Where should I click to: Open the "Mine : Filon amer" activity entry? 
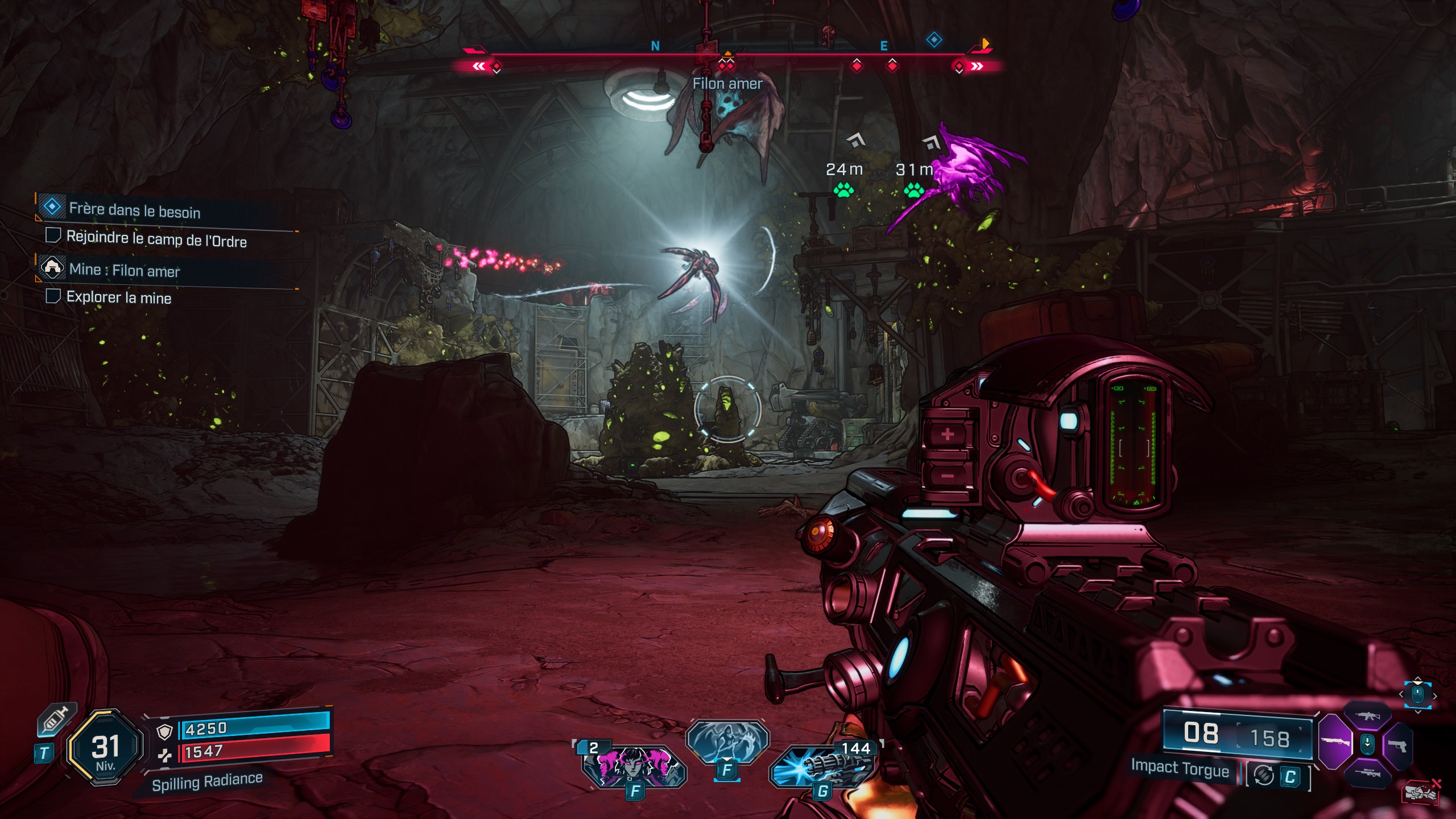124,270
